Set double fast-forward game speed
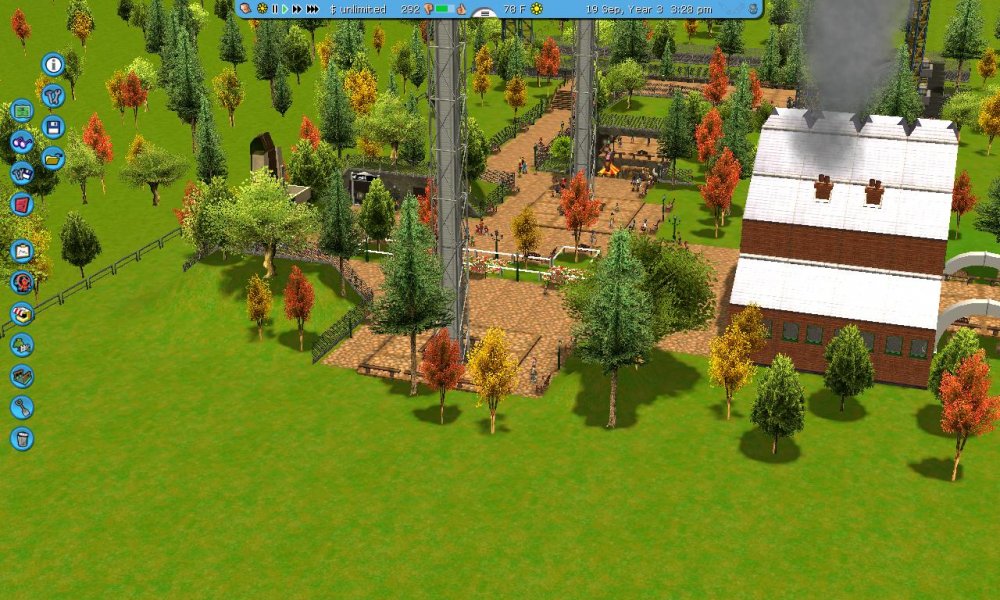 coord(297,9)
